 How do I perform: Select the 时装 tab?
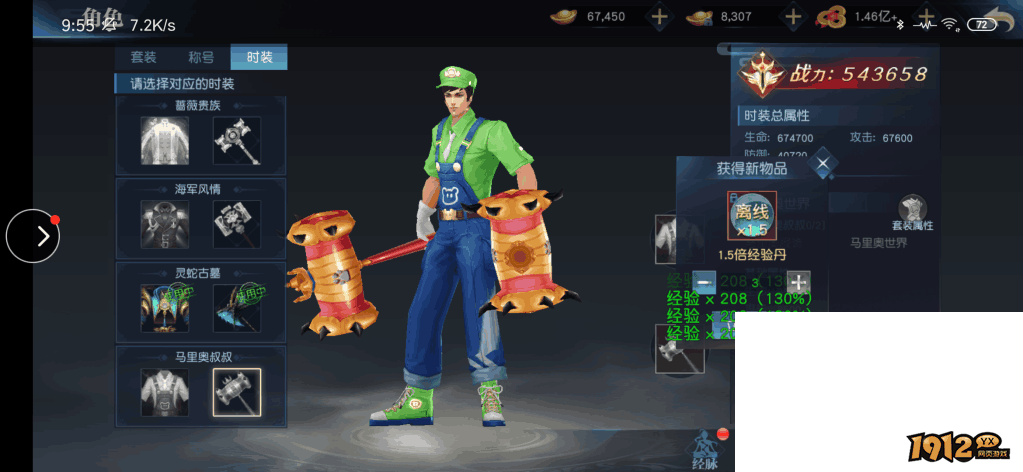259,57
